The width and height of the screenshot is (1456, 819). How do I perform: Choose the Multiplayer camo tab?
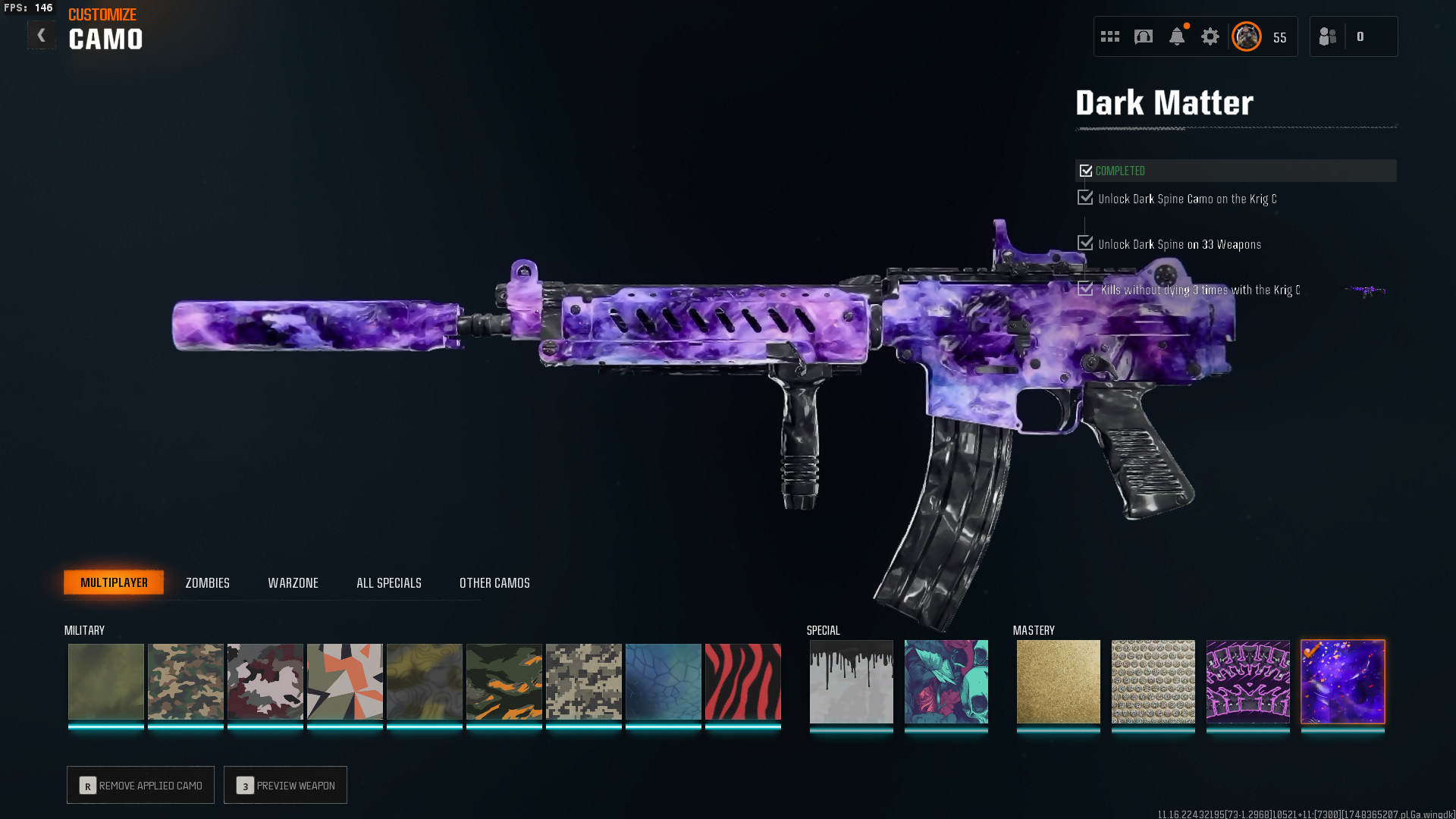click(114, 582)
